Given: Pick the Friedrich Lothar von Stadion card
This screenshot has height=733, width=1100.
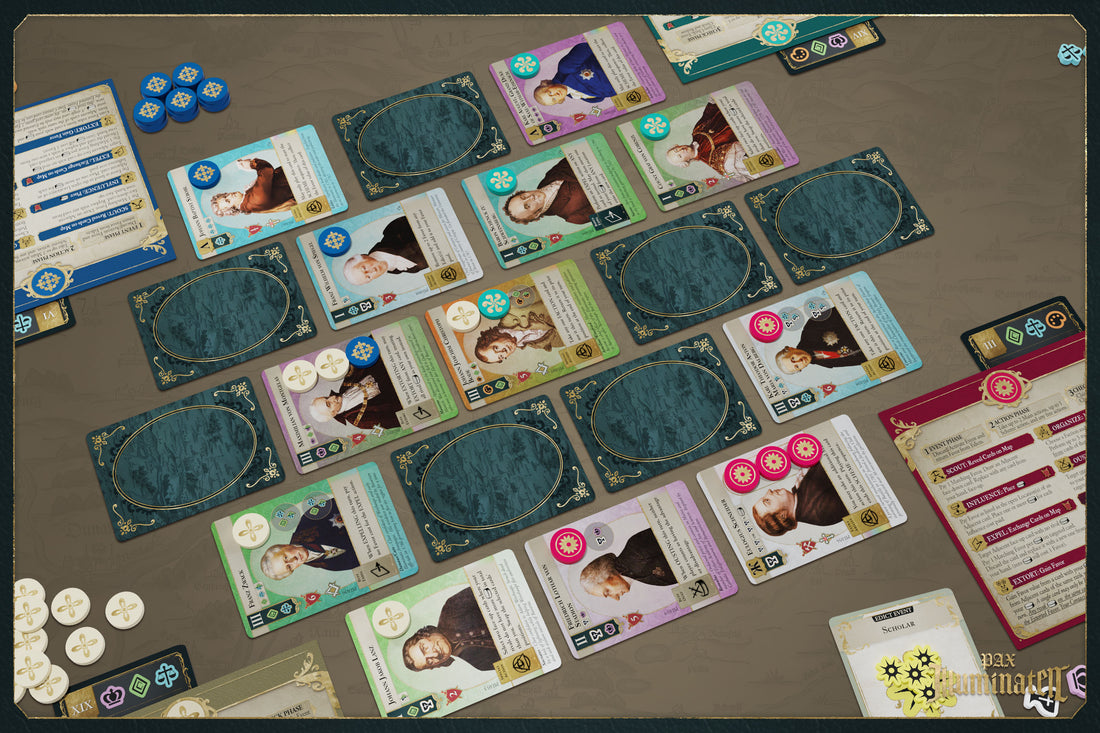Looking at the screenshot, I should (x=630, y=568).
